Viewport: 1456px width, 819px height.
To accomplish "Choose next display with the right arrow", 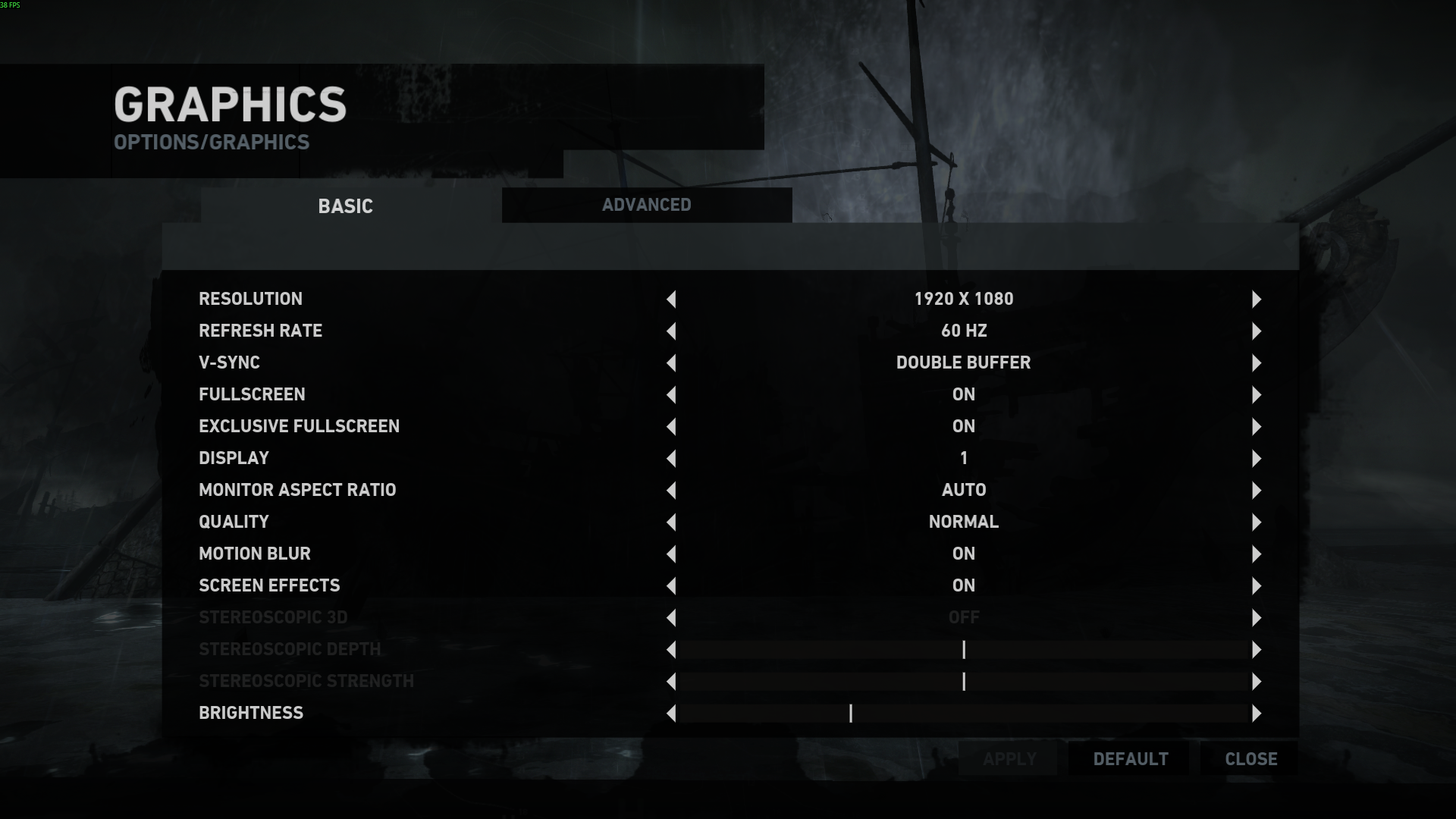I will [1257, 459].
